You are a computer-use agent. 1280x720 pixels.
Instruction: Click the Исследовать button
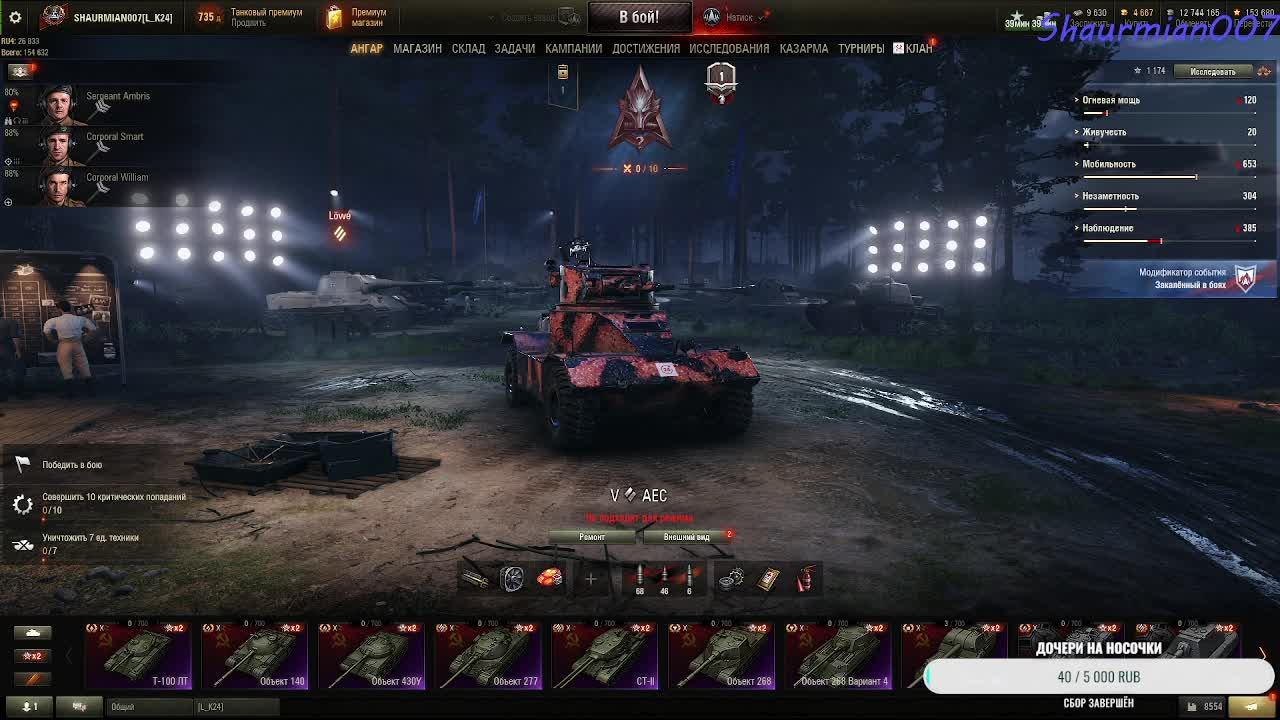[x=1212, y=71]
